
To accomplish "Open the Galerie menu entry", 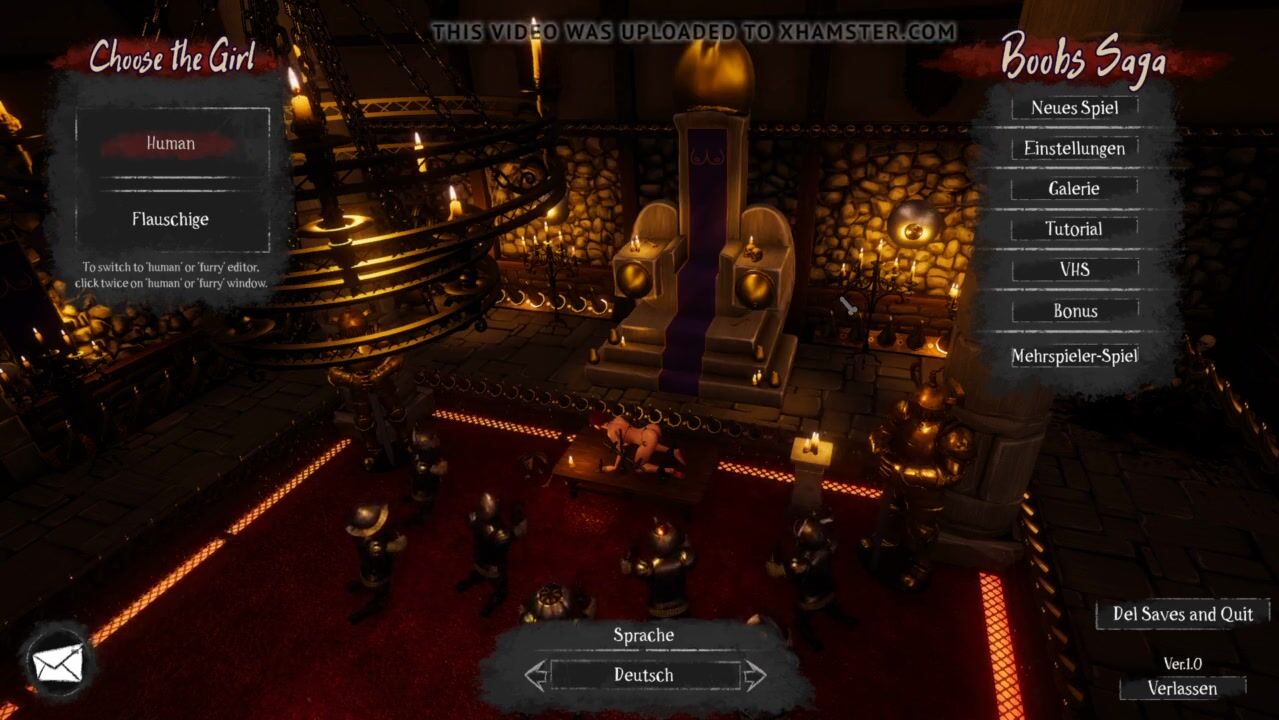I will [1074, 189].
